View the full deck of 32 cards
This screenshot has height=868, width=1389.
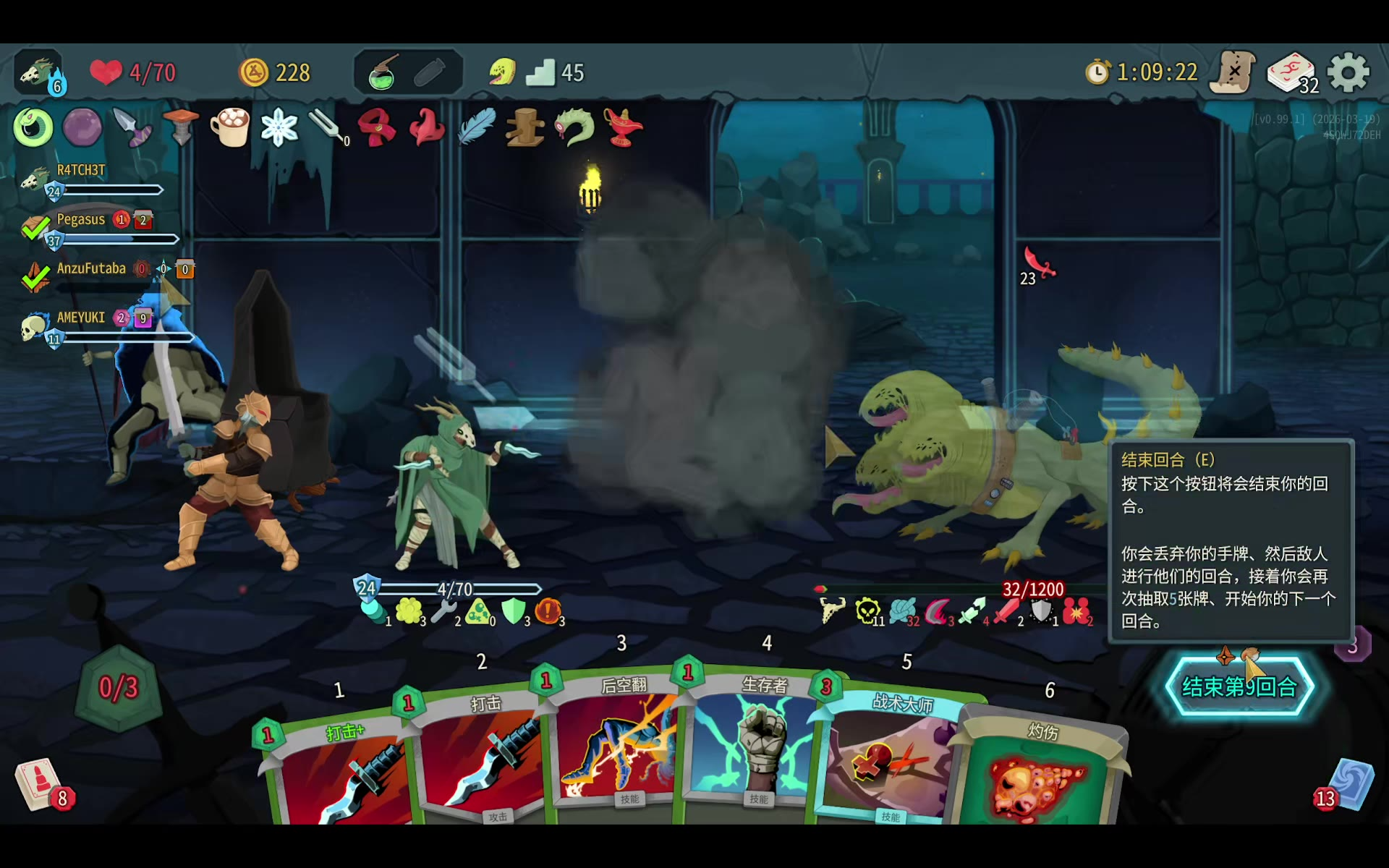click(x=1292, y=72)
